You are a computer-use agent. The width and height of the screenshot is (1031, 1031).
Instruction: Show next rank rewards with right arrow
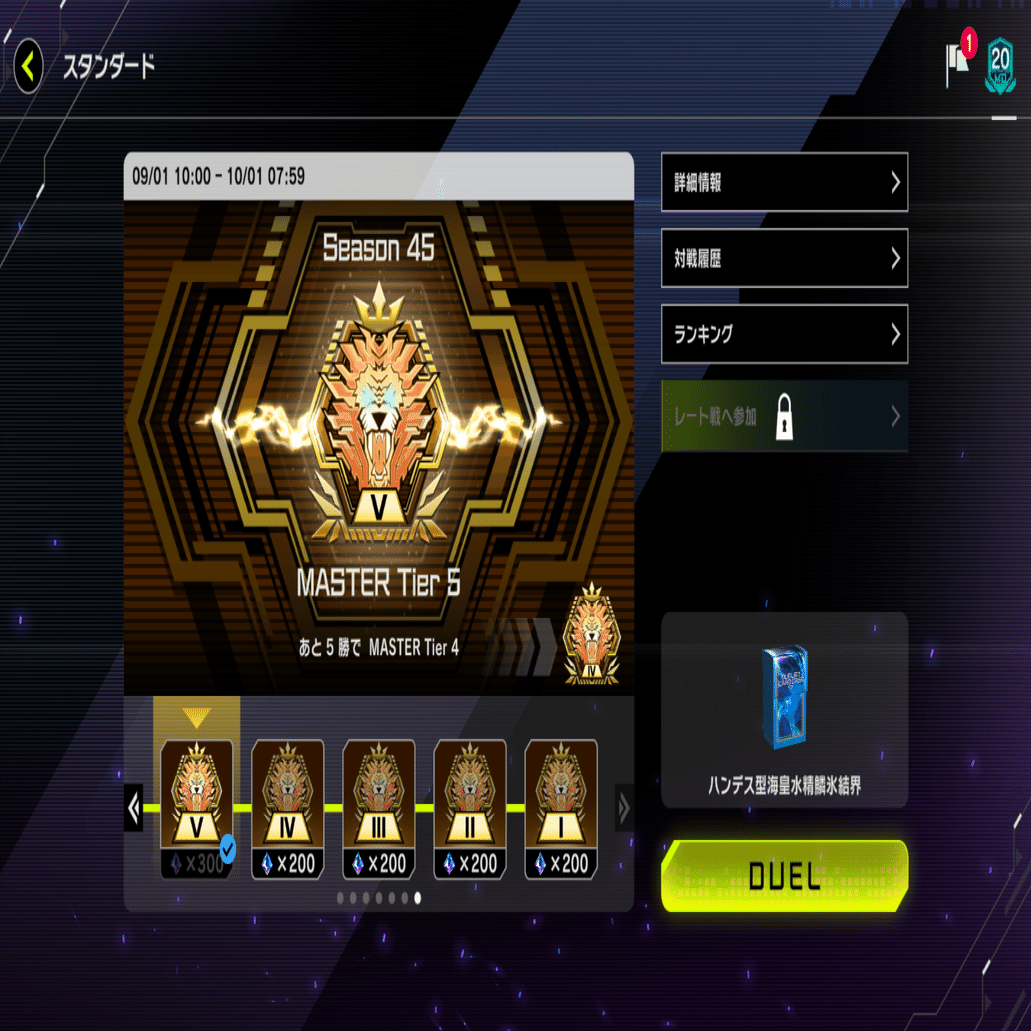point(623,807)
